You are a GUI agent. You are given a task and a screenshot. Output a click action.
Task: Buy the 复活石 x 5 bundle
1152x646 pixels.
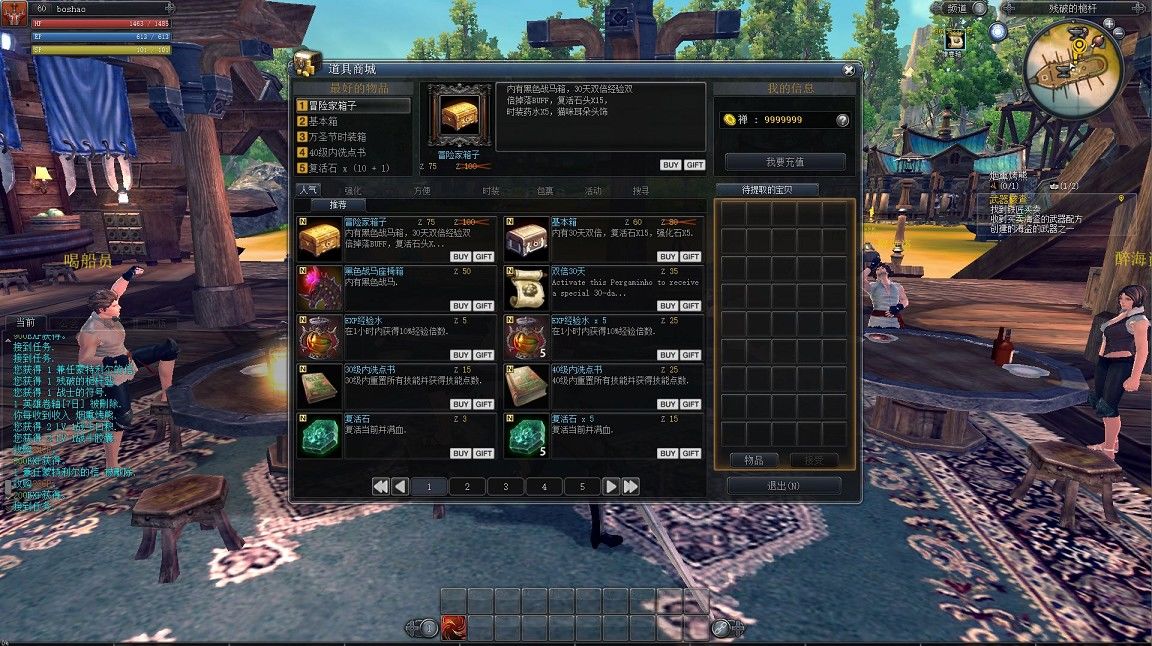coord(667,453)
